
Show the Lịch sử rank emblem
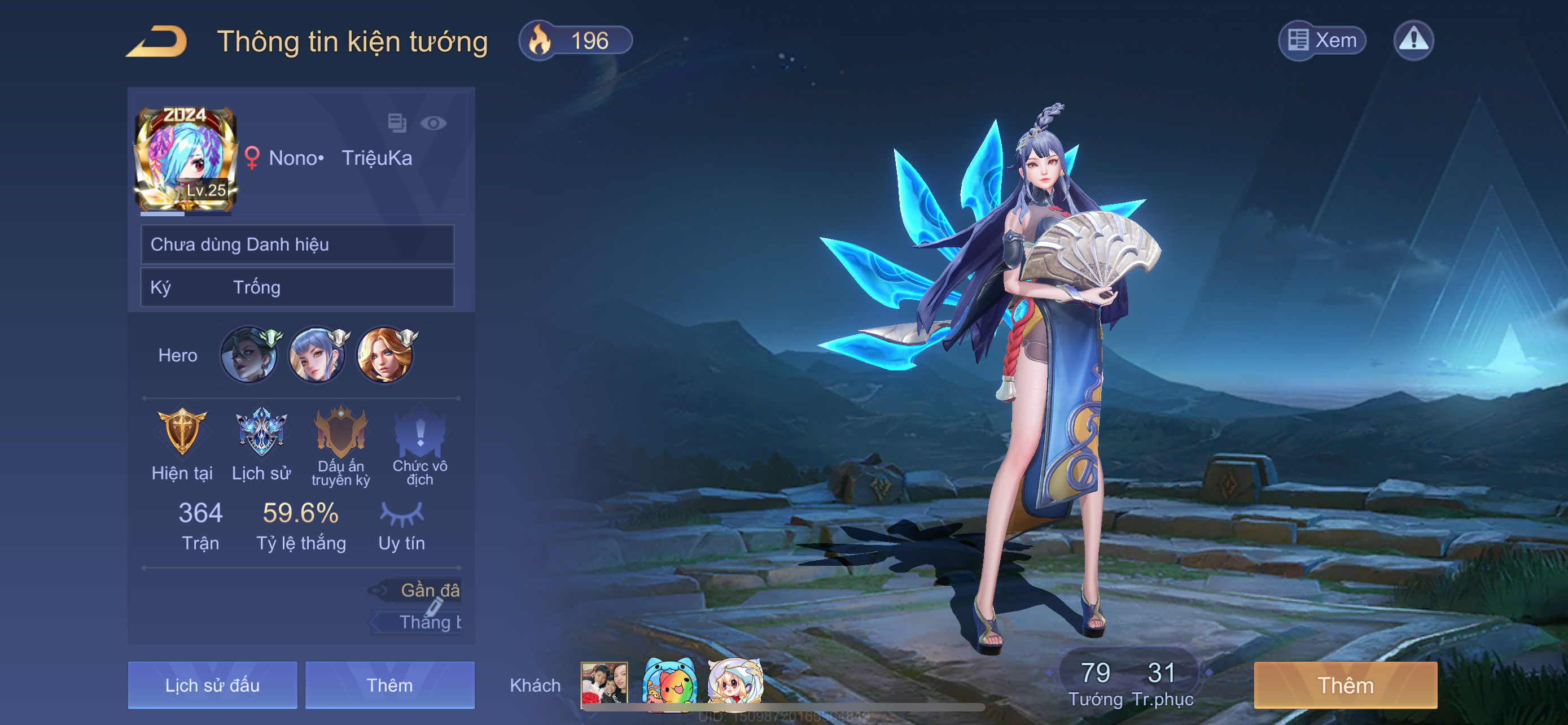[261, 432]
